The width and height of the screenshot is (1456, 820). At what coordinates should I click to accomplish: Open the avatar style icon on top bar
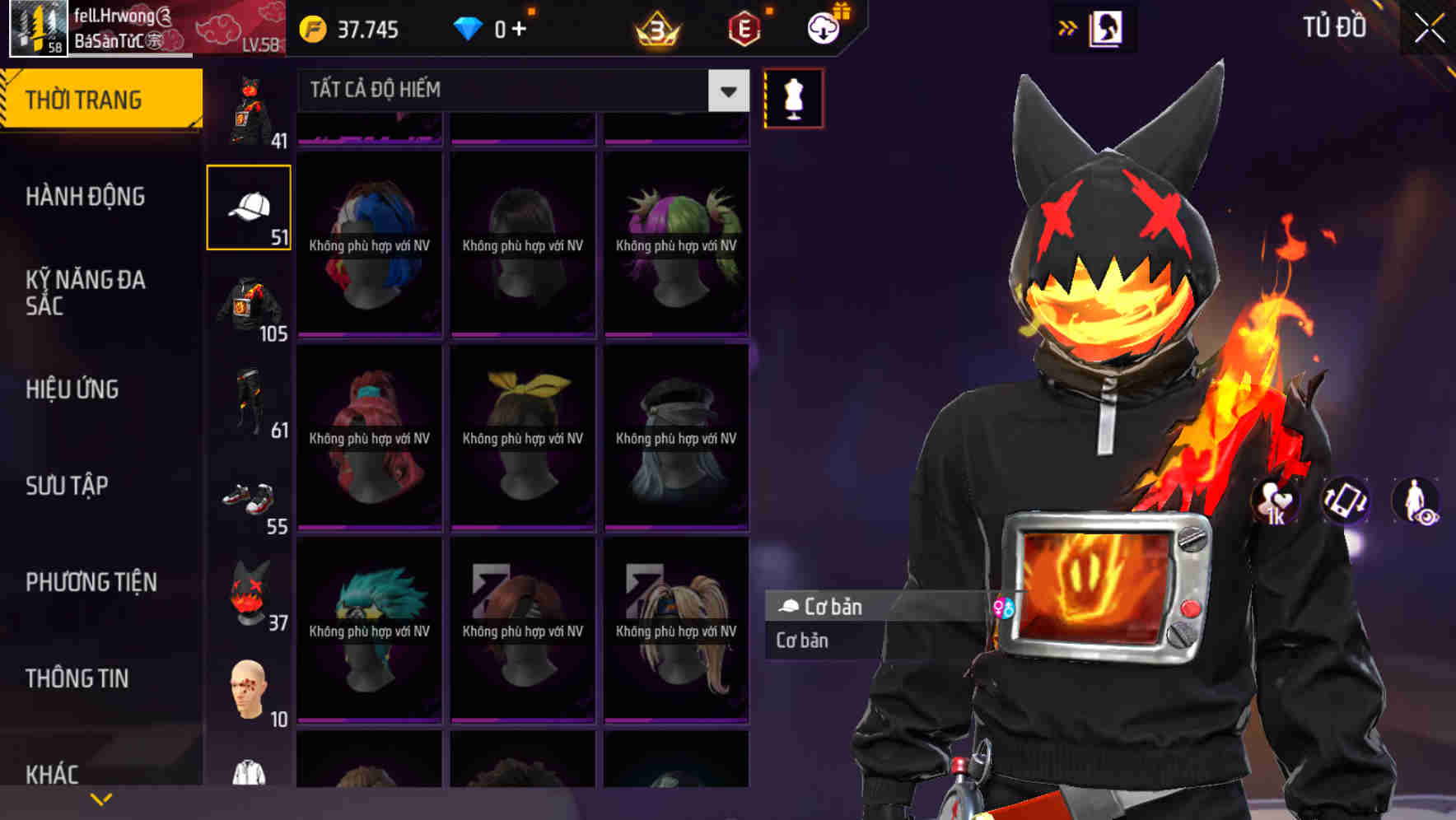[1107, 26]
